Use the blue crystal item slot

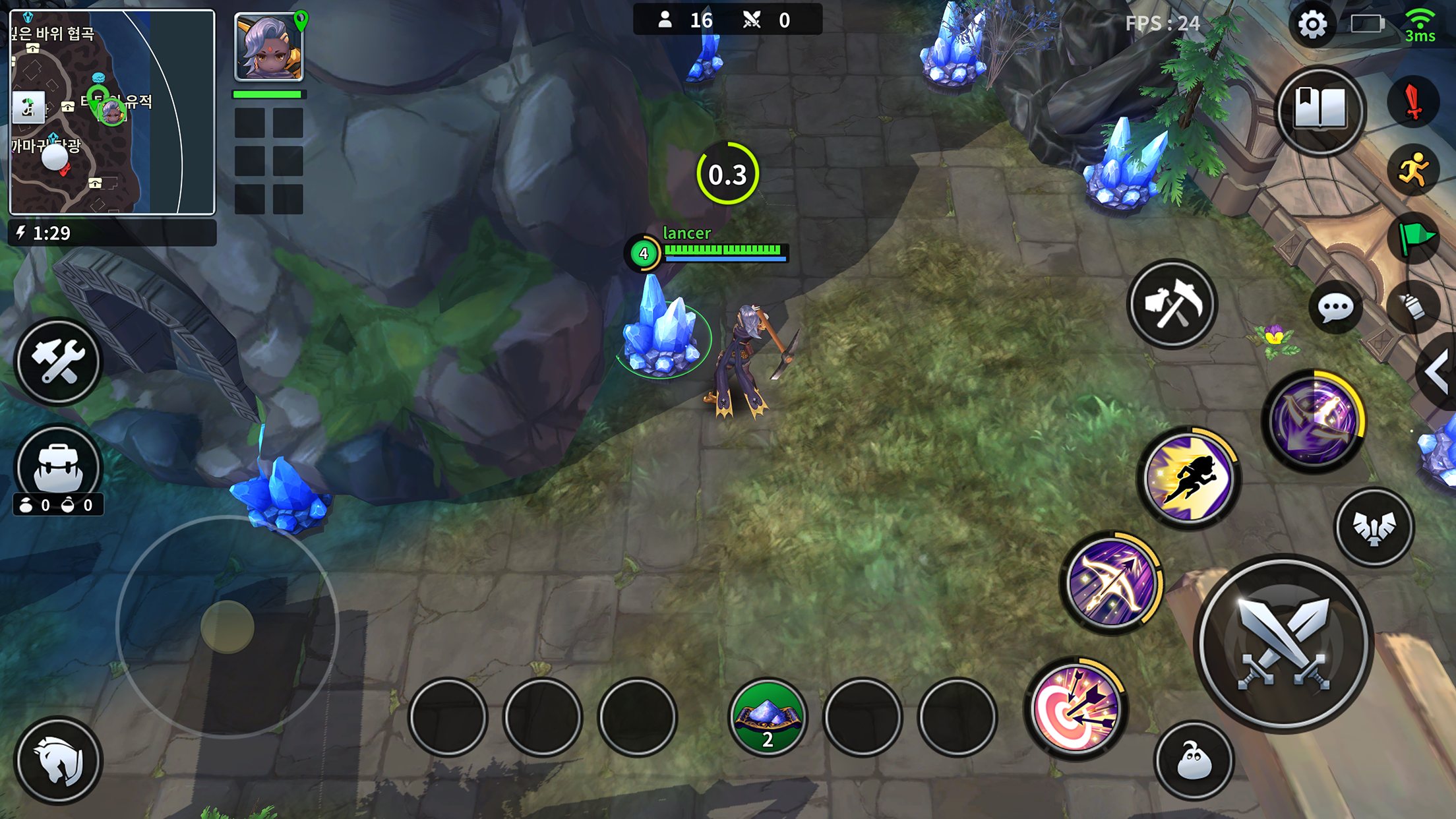768,717
